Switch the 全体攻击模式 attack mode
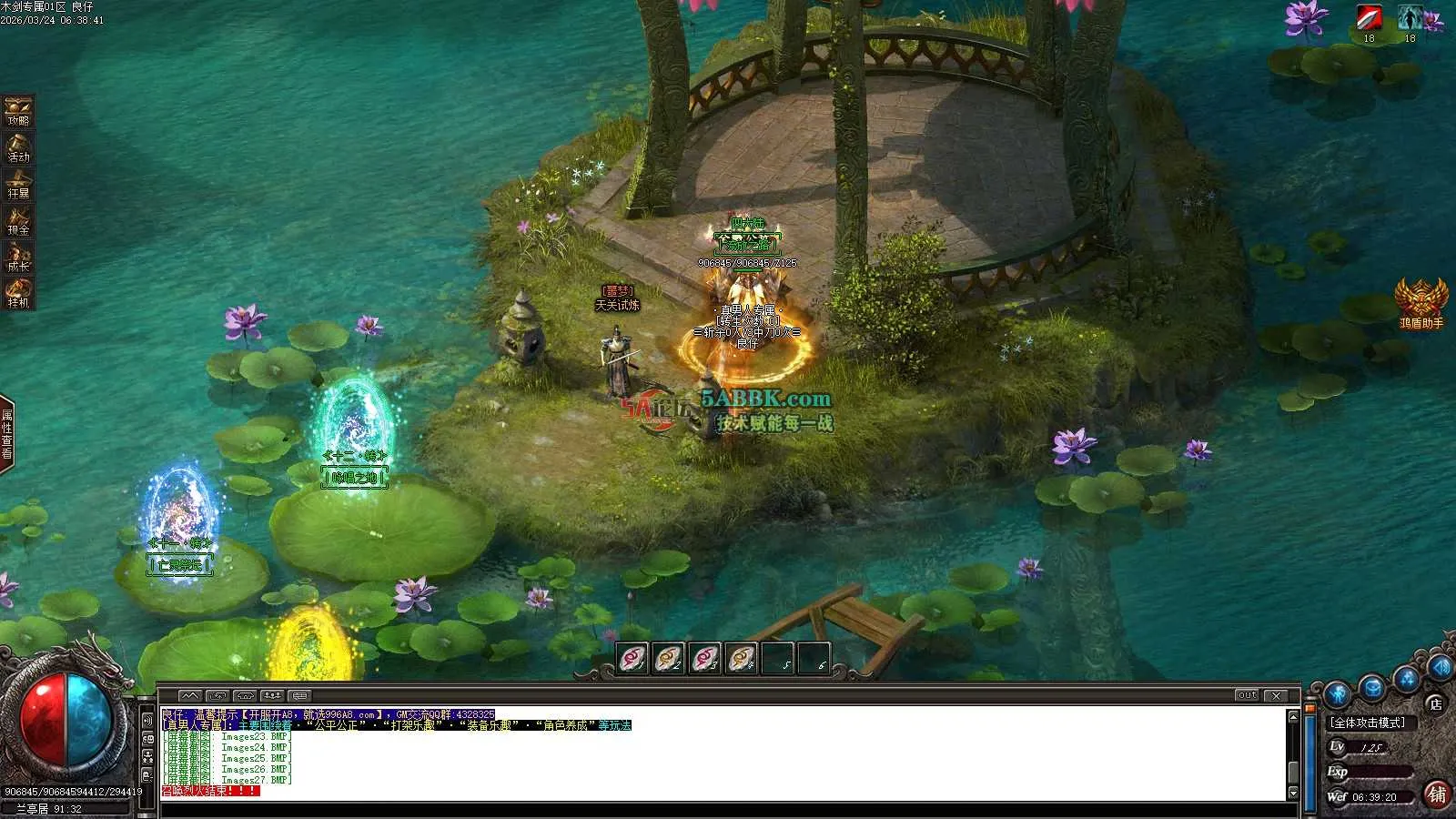The image size is (1456, 819). click(1367, 723)
